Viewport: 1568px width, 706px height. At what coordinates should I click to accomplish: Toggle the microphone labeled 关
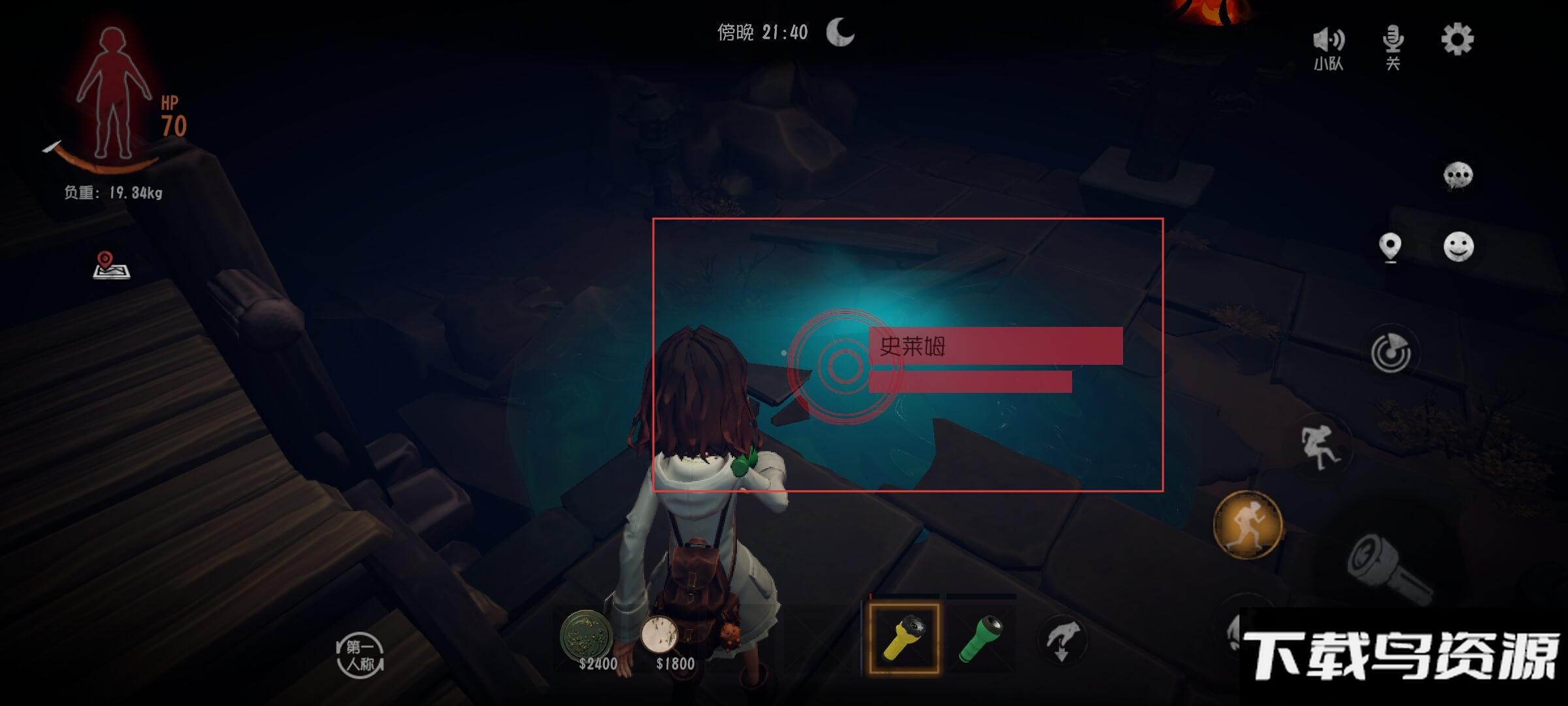click(x=1393, y=46)
